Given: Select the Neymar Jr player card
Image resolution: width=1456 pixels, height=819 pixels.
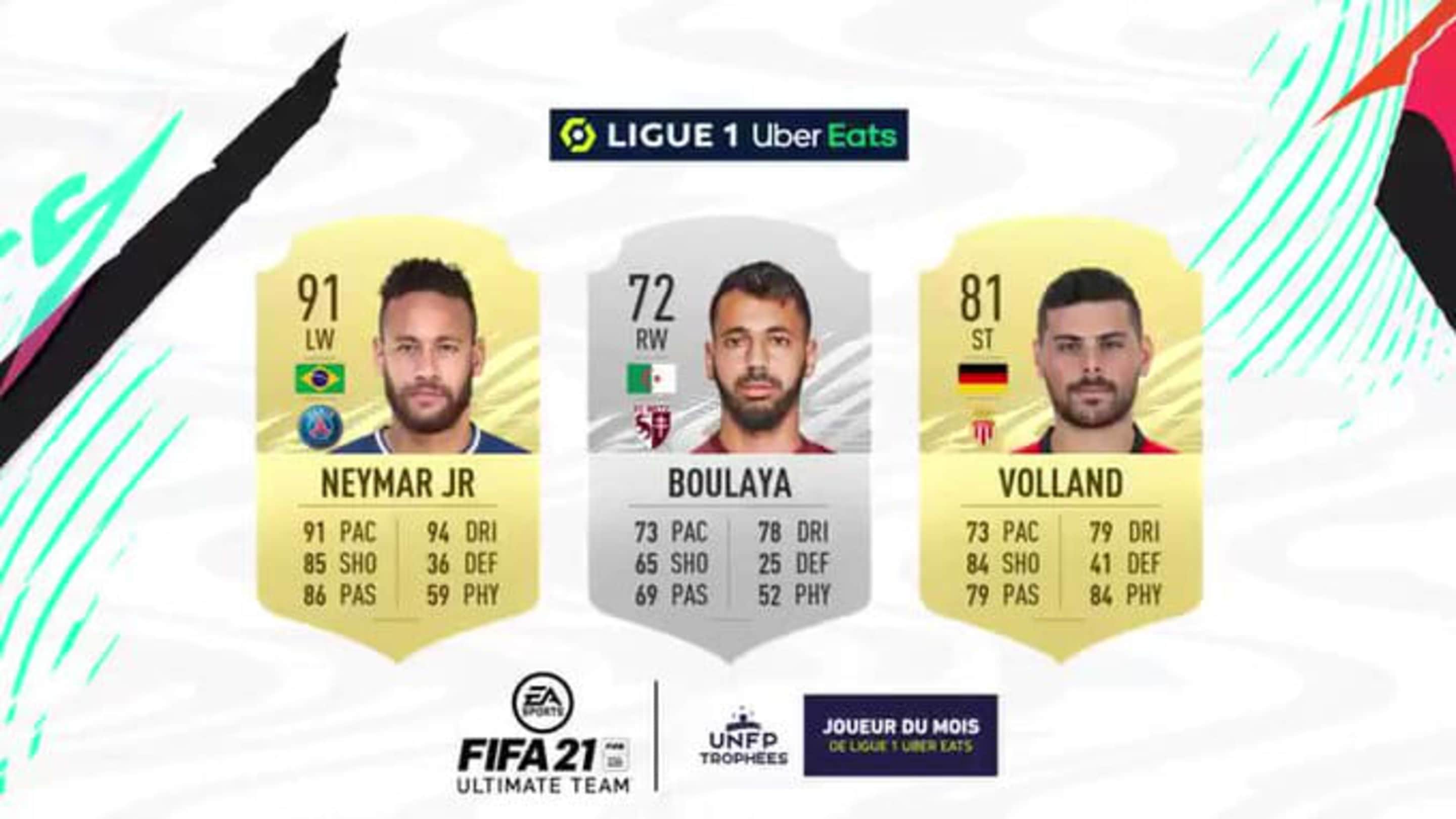Looking at the screenshot, I should click(x=398, y=441).
